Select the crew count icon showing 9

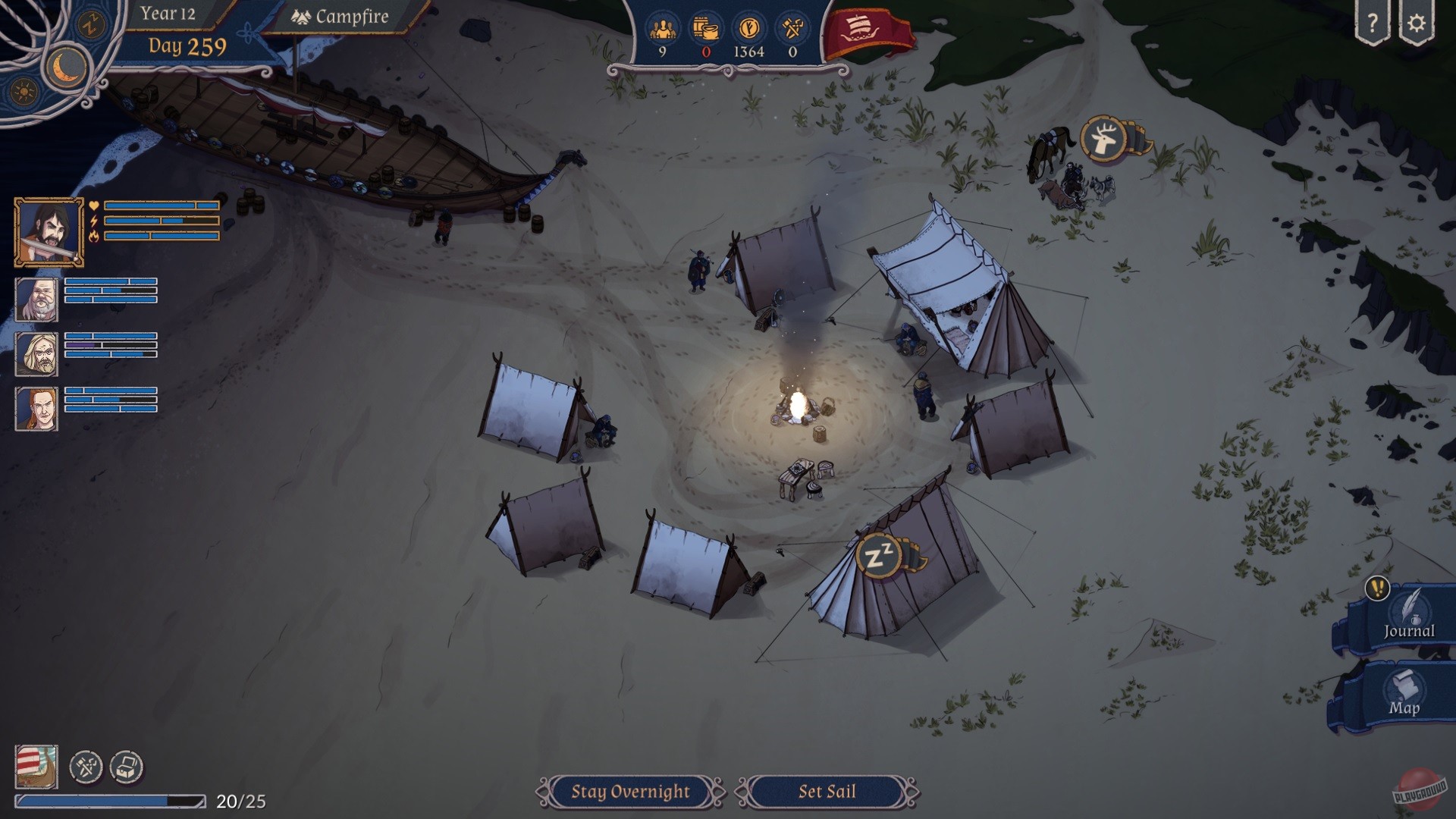click(662, 27)
